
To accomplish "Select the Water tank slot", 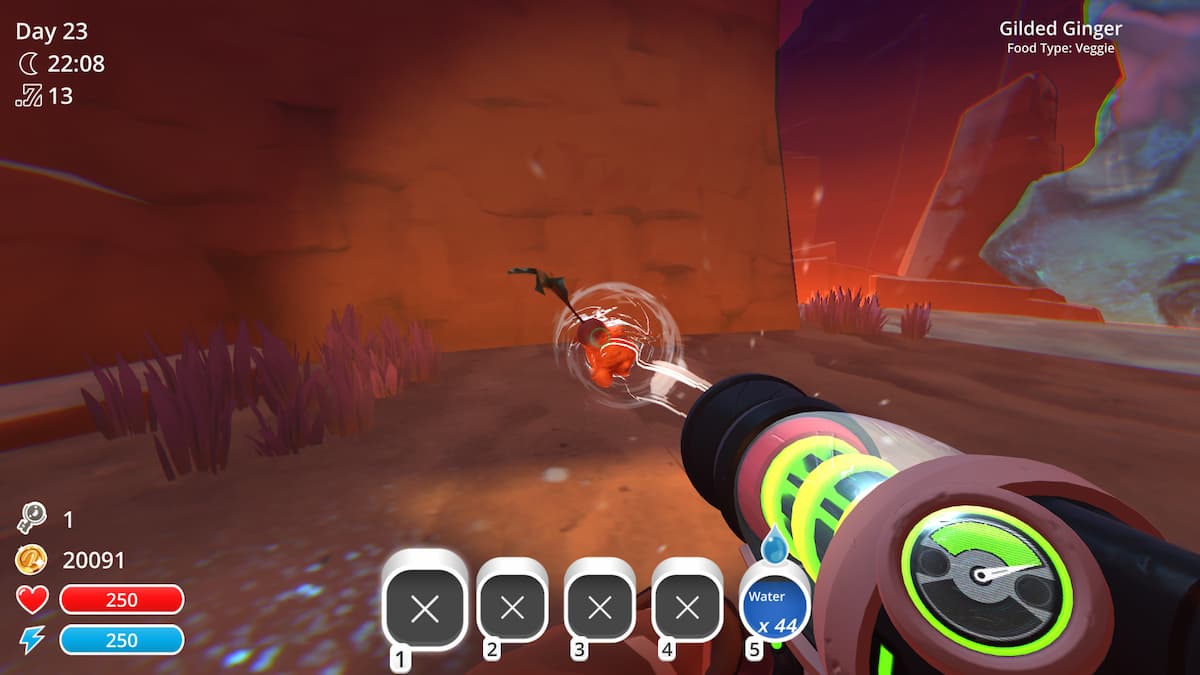I will 774,606.
